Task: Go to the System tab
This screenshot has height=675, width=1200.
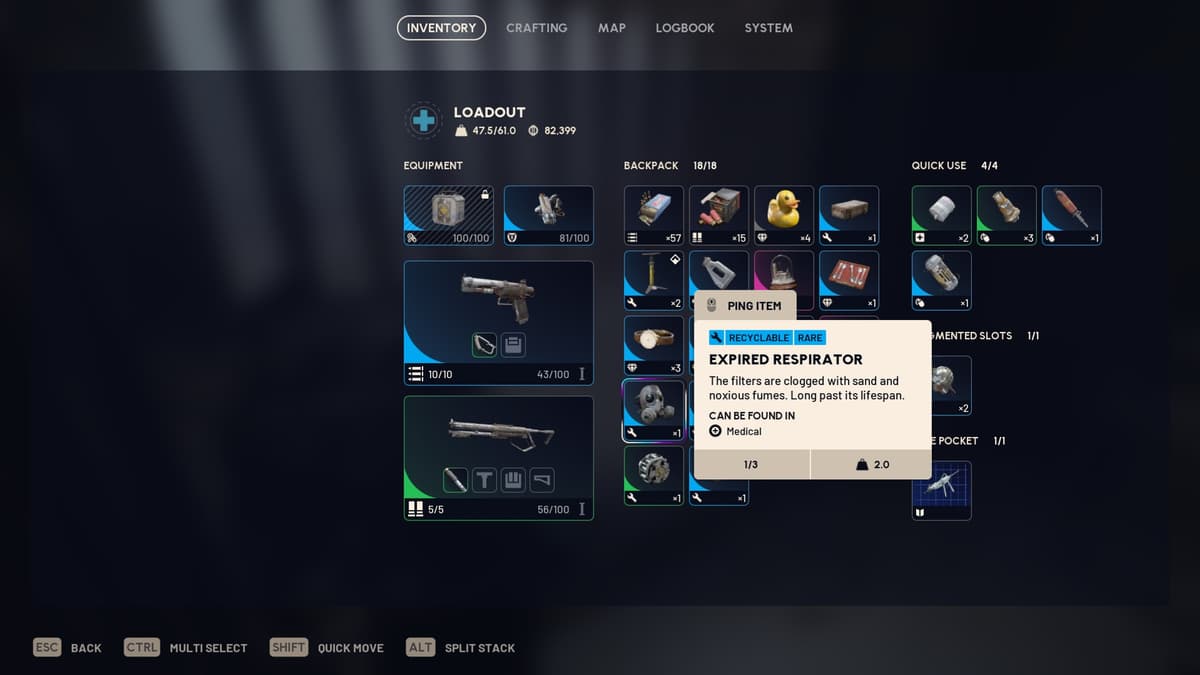Action: [x=768, y=28]
